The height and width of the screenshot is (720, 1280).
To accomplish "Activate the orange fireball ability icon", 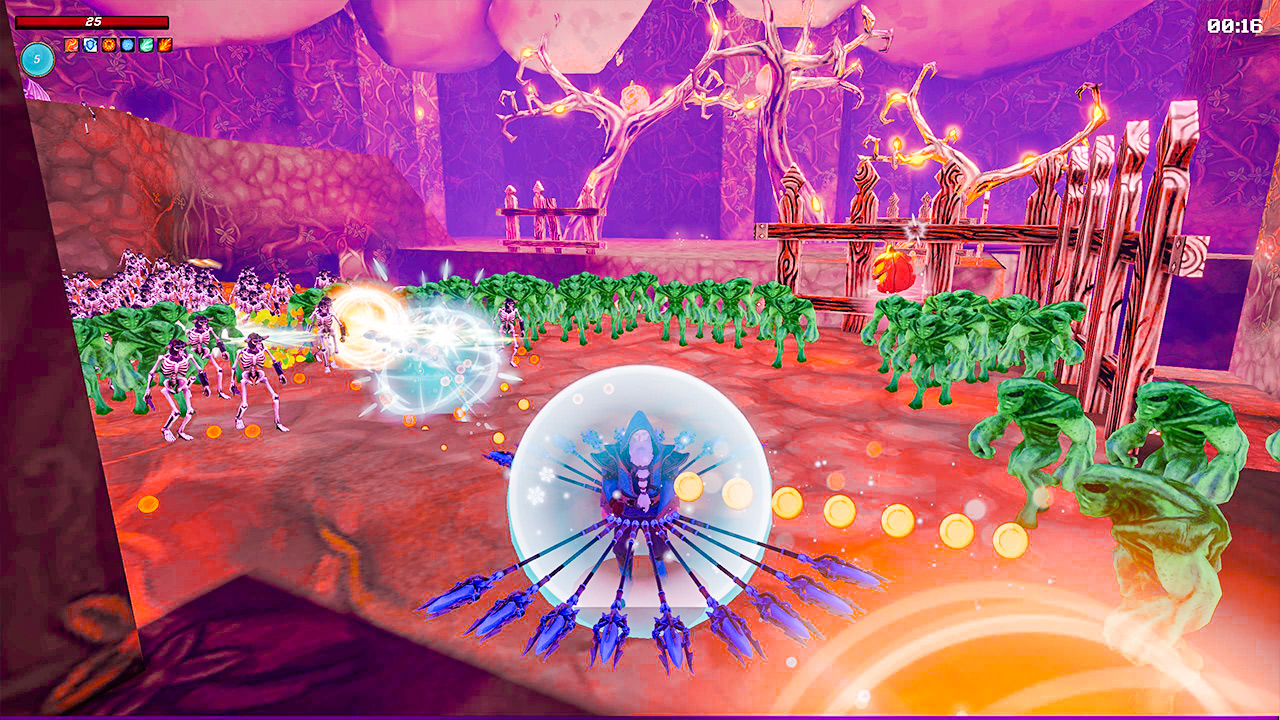I will (x=109, y=44).
